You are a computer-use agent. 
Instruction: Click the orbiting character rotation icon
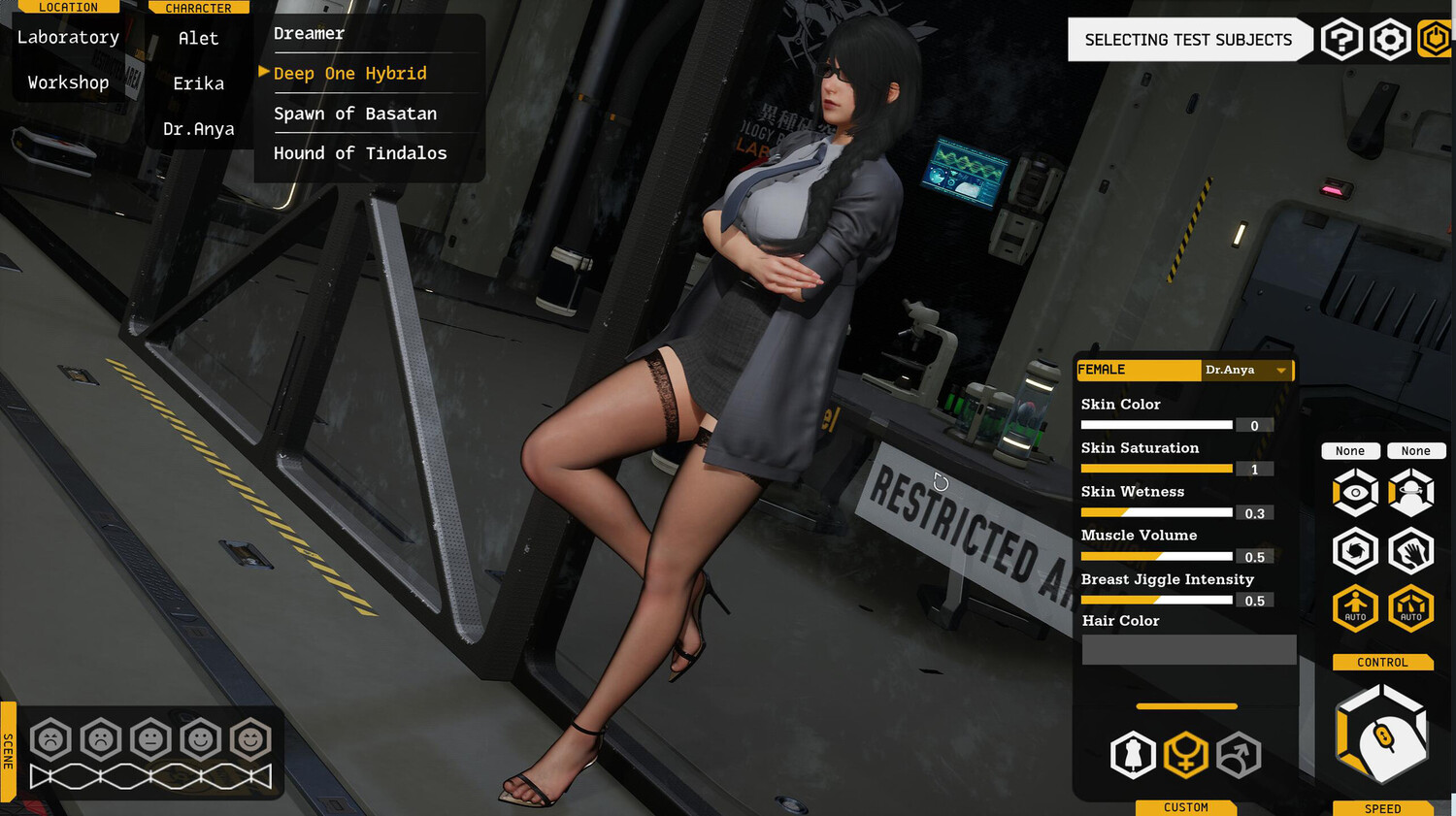pyautogui.click(x=1411, y=492)
